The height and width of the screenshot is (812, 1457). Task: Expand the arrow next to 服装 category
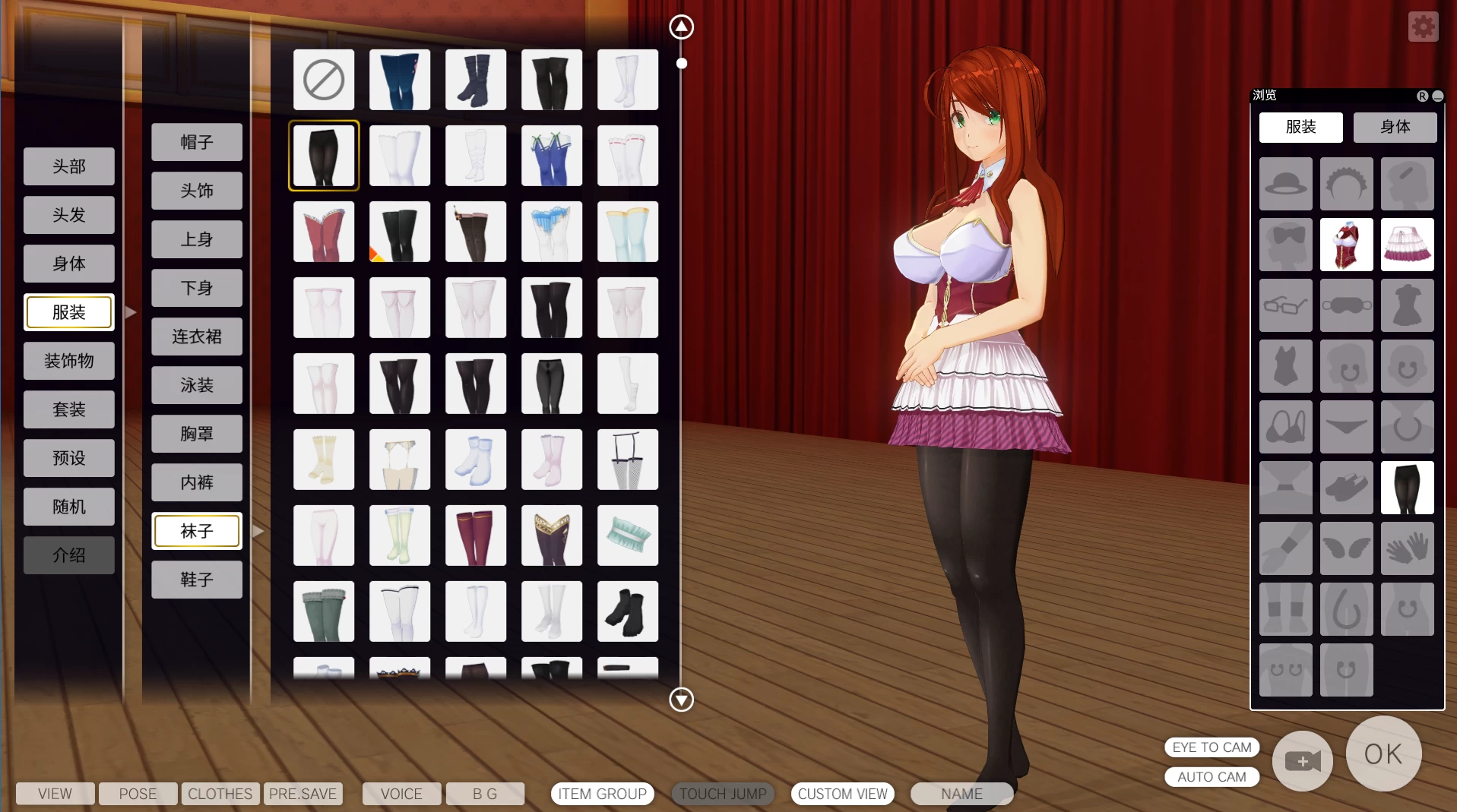130,312
